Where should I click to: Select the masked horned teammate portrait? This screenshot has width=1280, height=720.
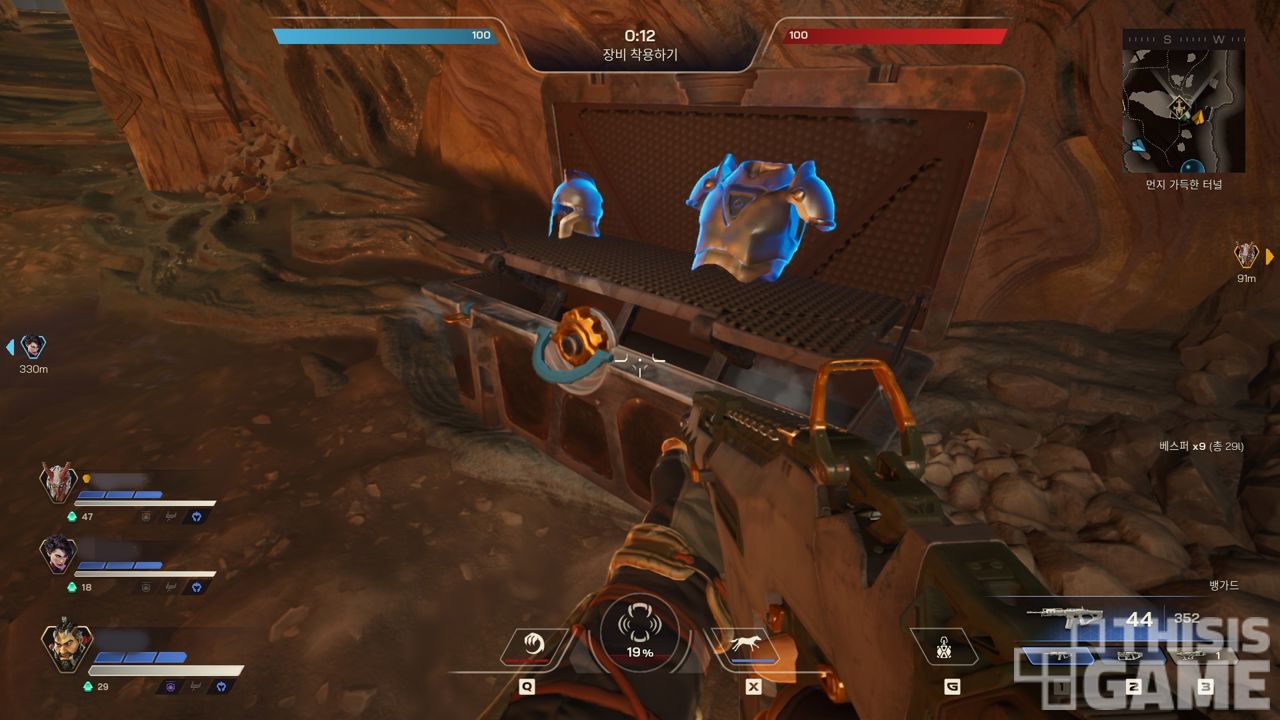click(x=59, y=483)
